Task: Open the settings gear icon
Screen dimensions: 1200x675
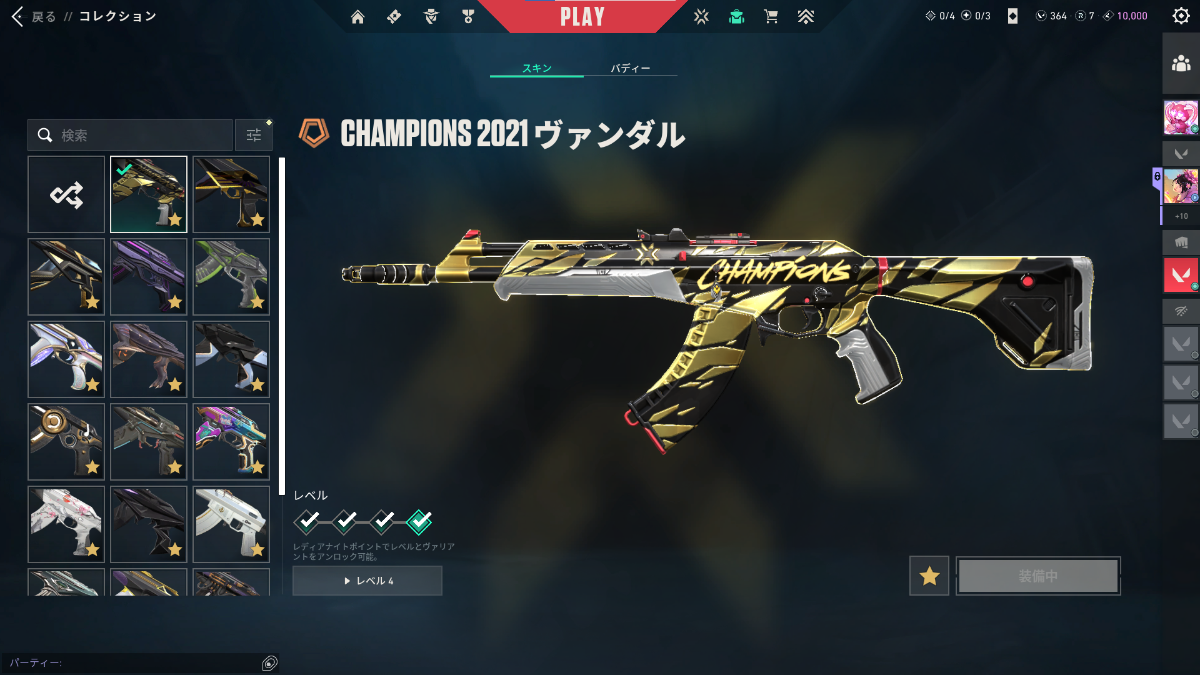Action: [1180, 16]
